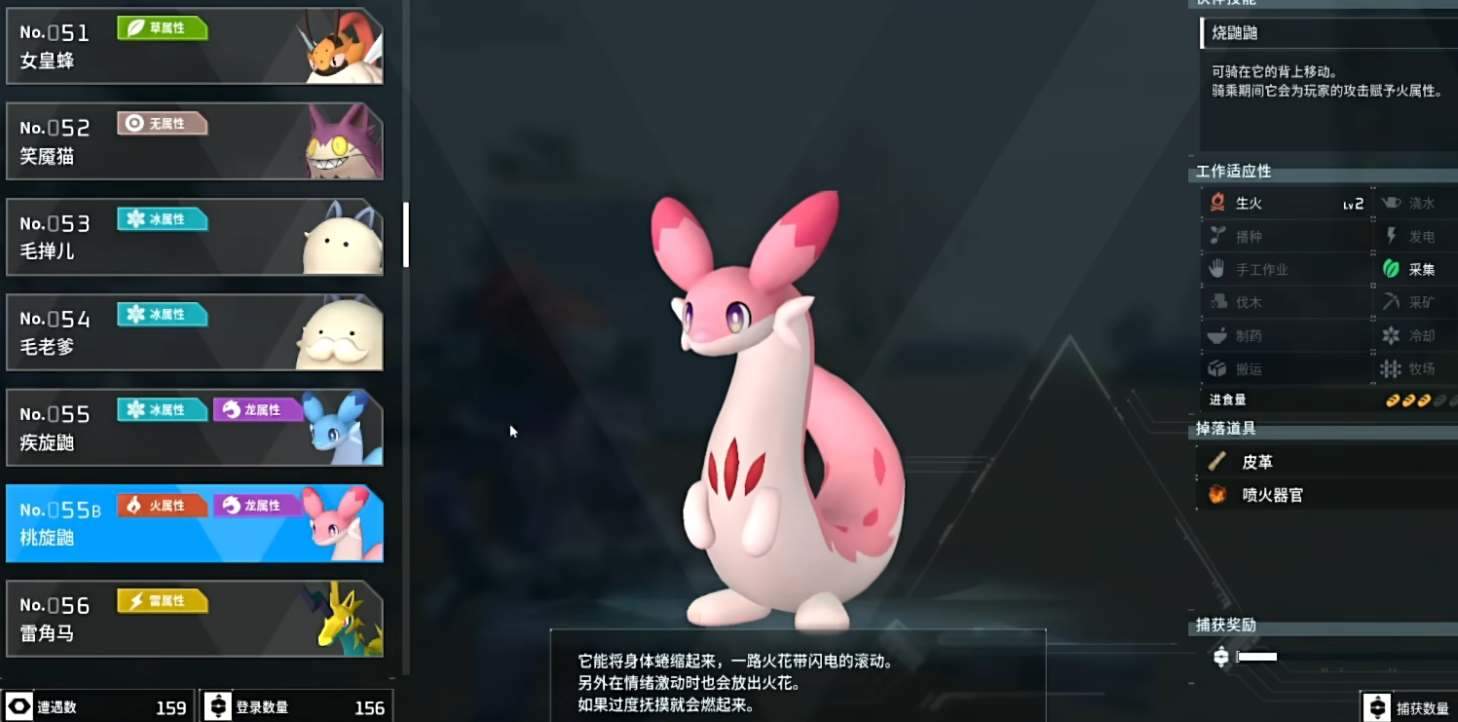Select the fire type (火属性) badge on 桃旋鼬
Viewport: 1458px width, 722px height.
pos(161,505)
